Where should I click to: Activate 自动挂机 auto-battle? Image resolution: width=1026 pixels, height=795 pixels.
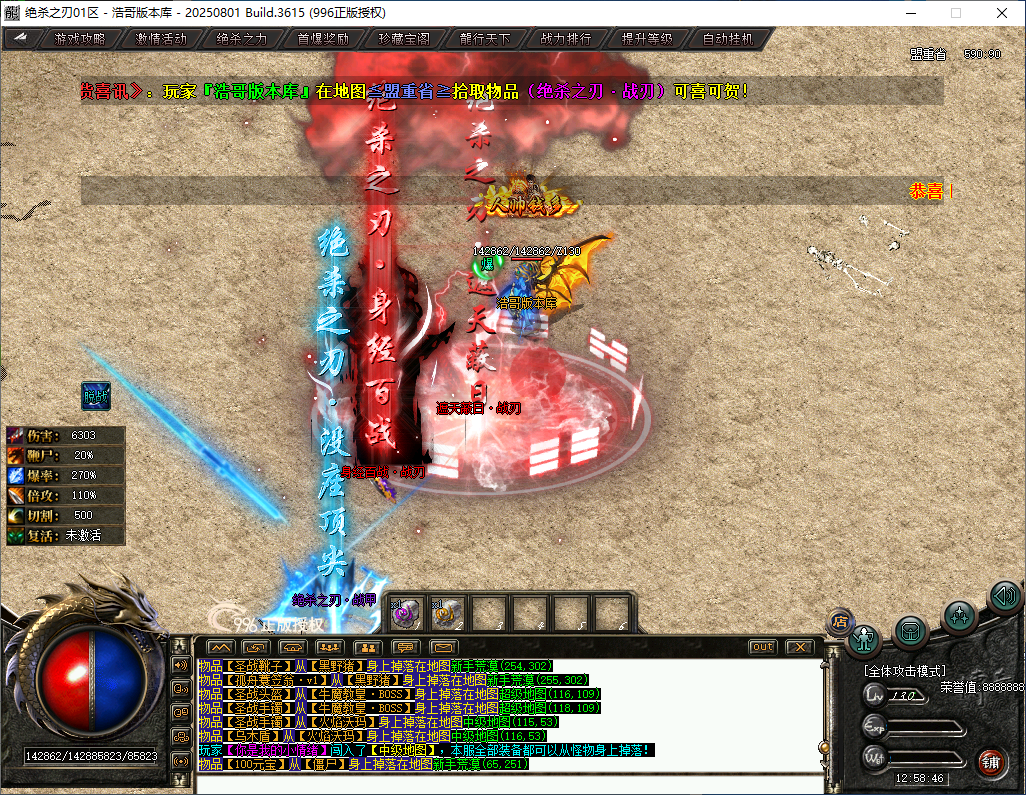728,39
